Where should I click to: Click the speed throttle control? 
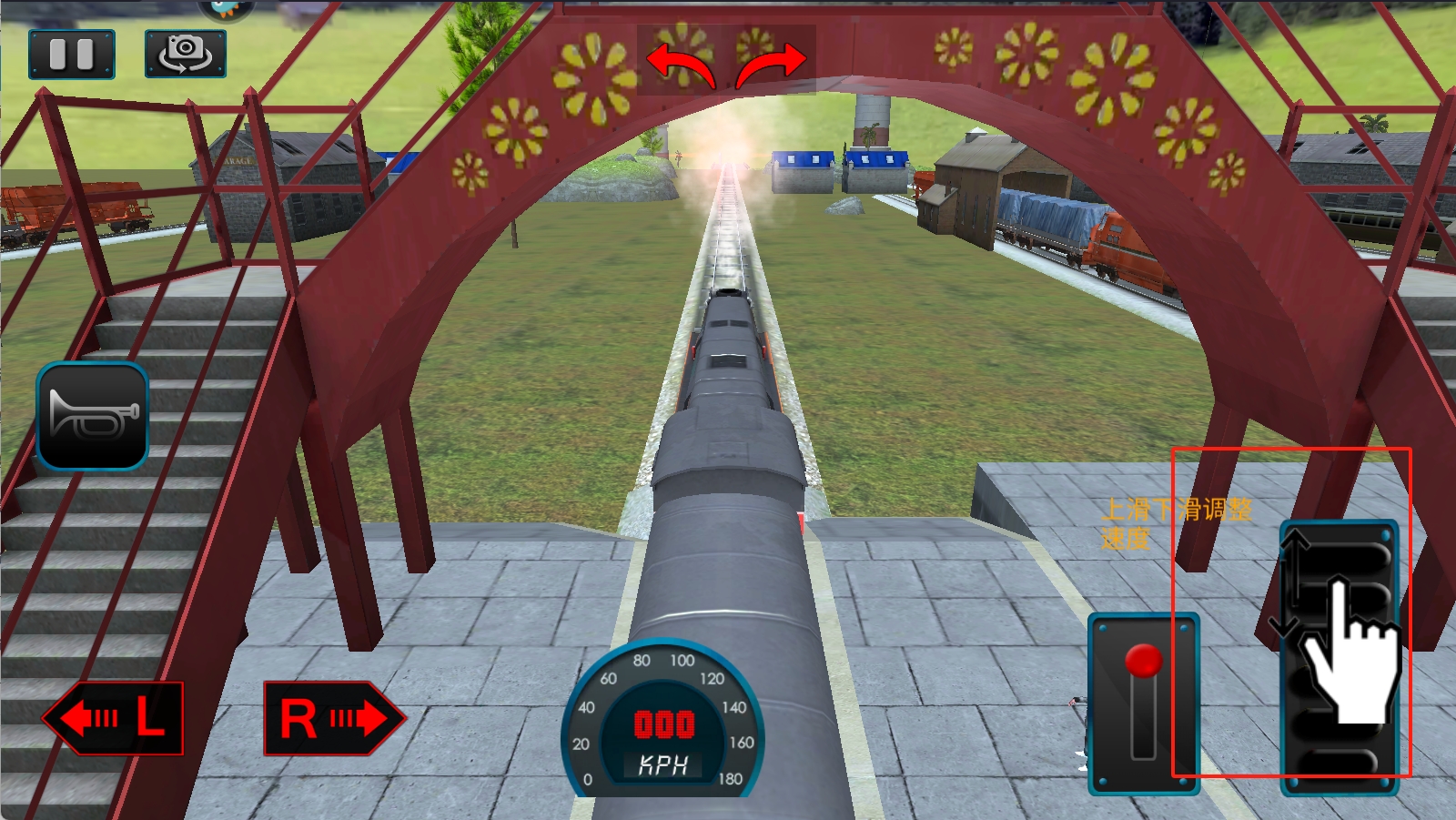point(1339,657)
